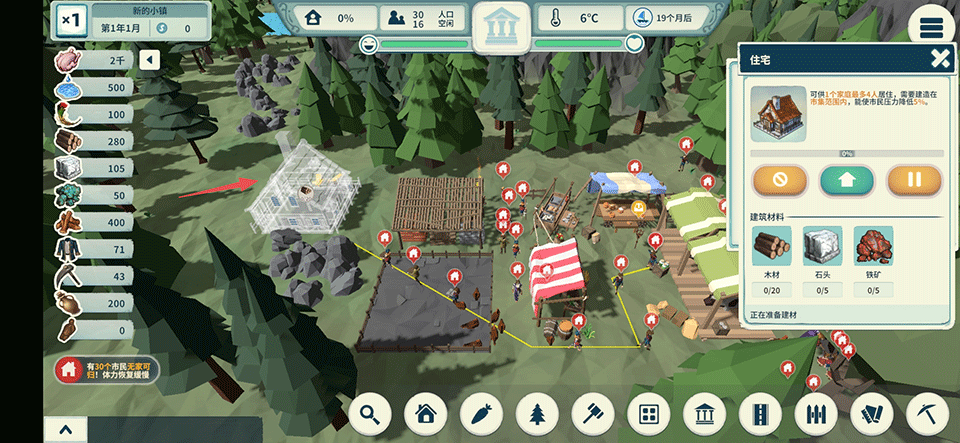
Task: Open the columned civic buildings category
Action: (706, 413)
